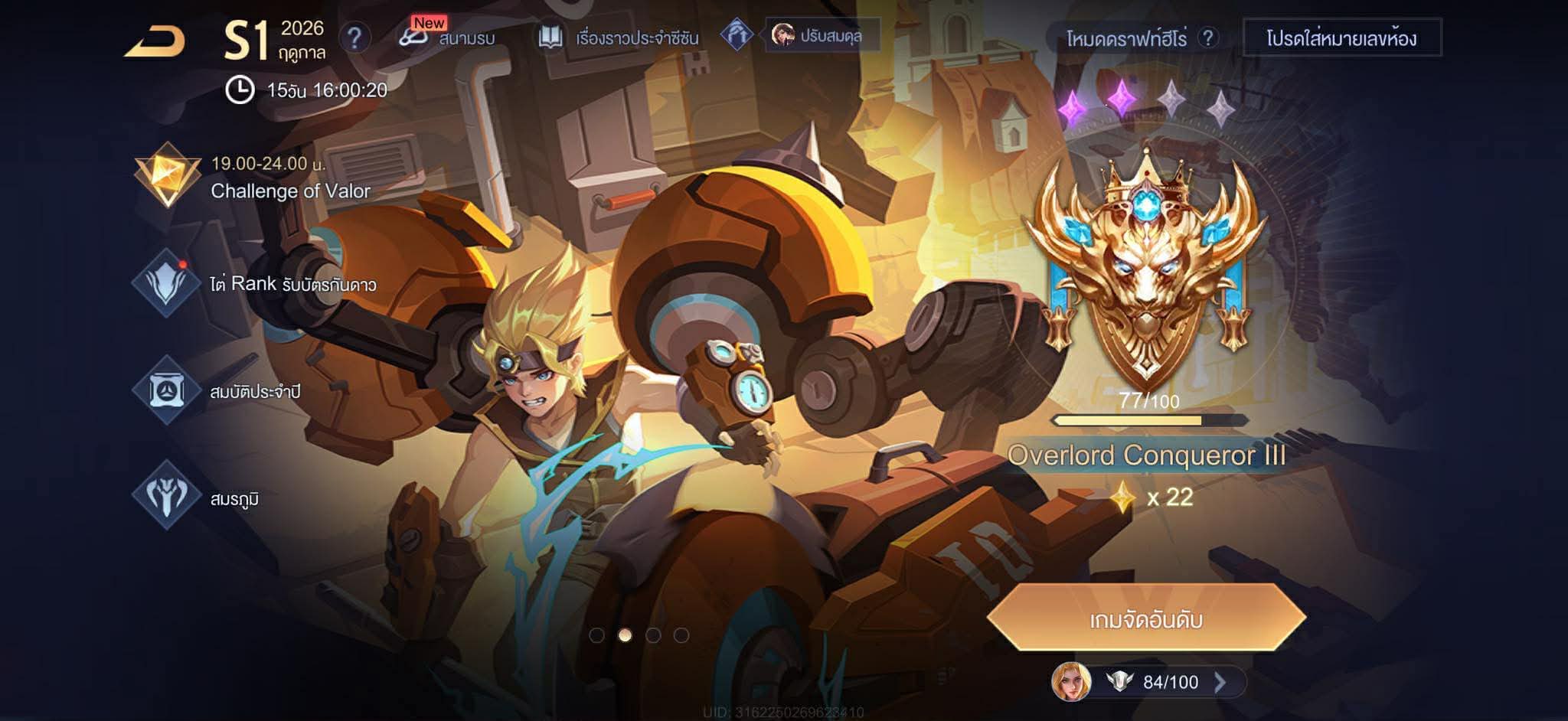1568x721 pixels.
Task: Show help for โหมดดราฟท์ฮีโร่ draft mode
Action: point(1208,38)
